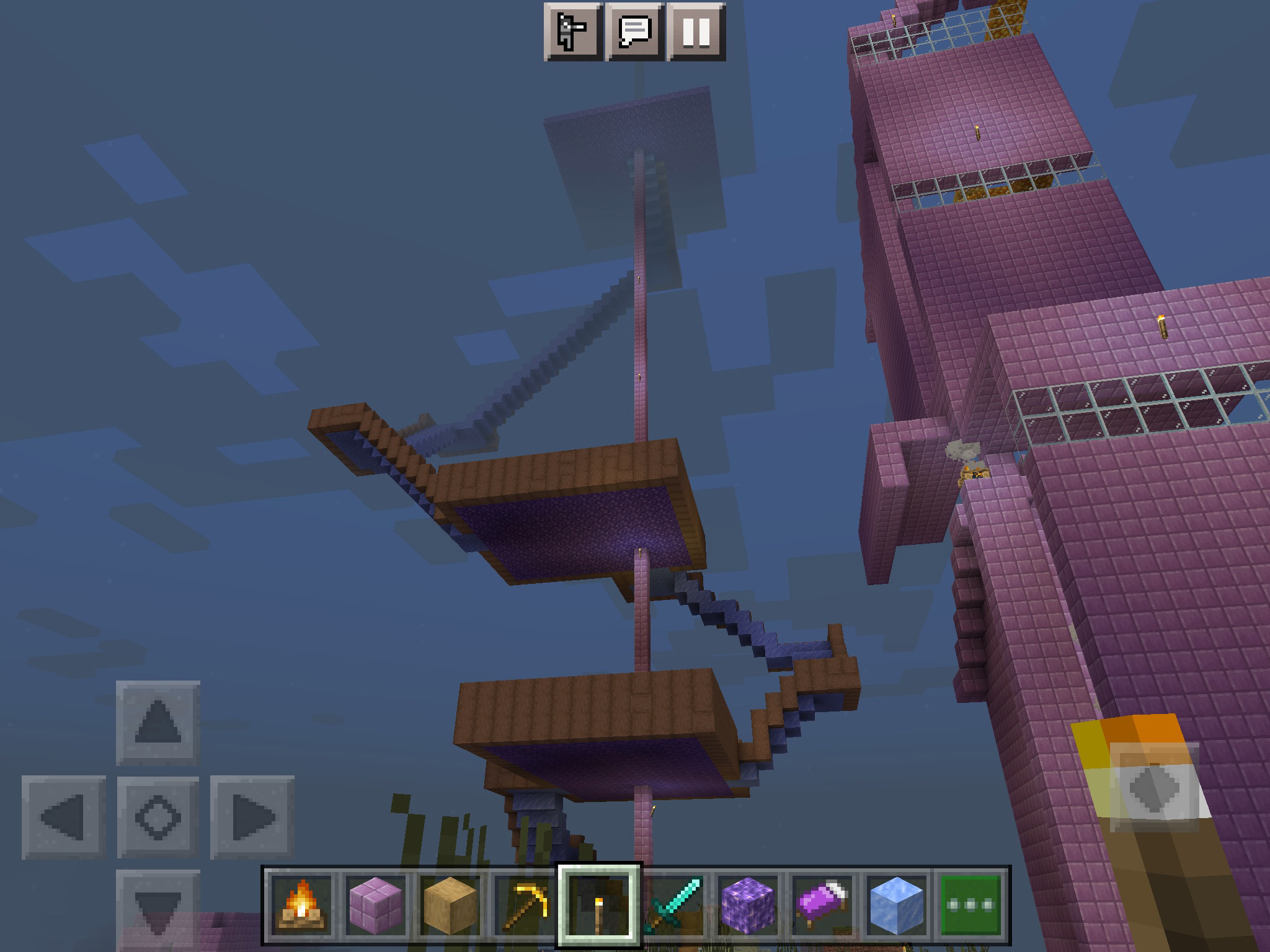Tap the move forward arrow
Viewport: 1270px width, 952px height.
[158, 722]
